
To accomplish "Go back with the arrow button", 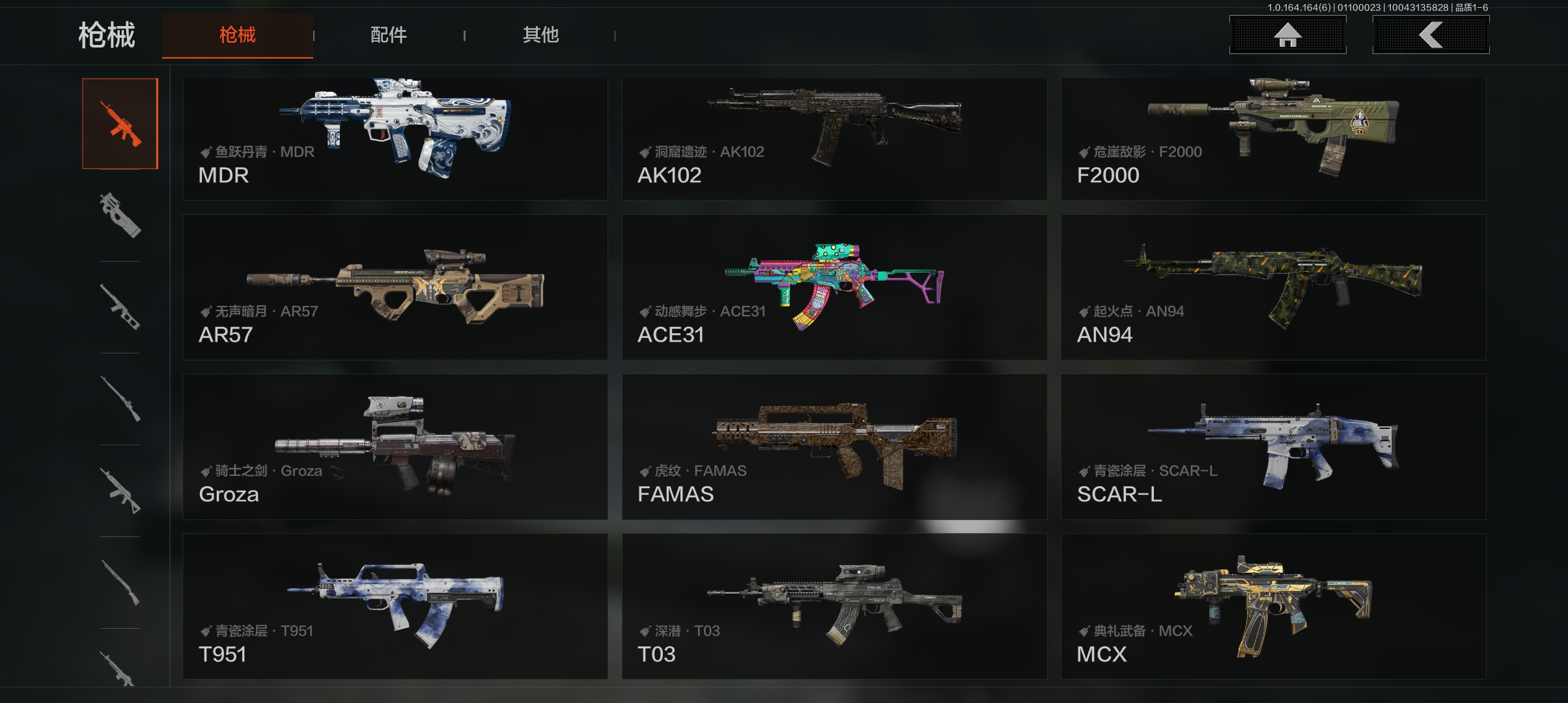I will coord(1431,35).
